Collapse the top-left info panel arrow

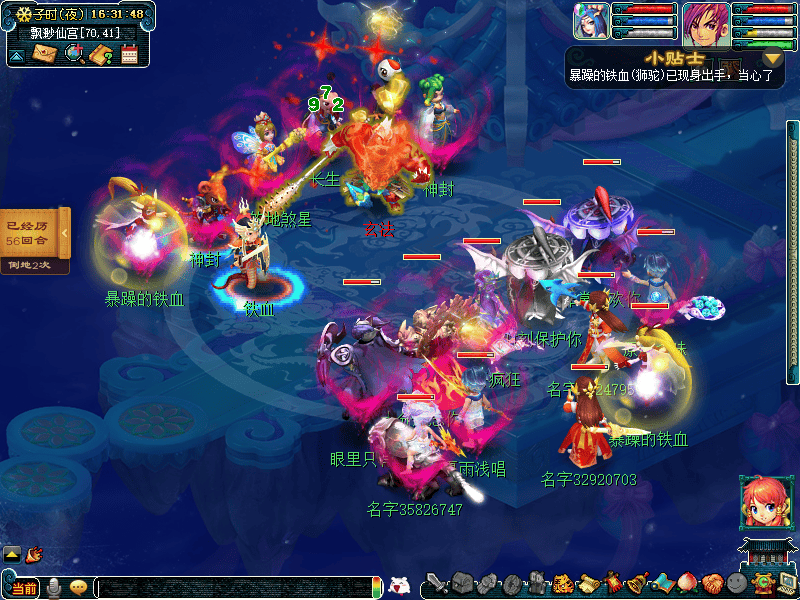[x=17, y=55]
